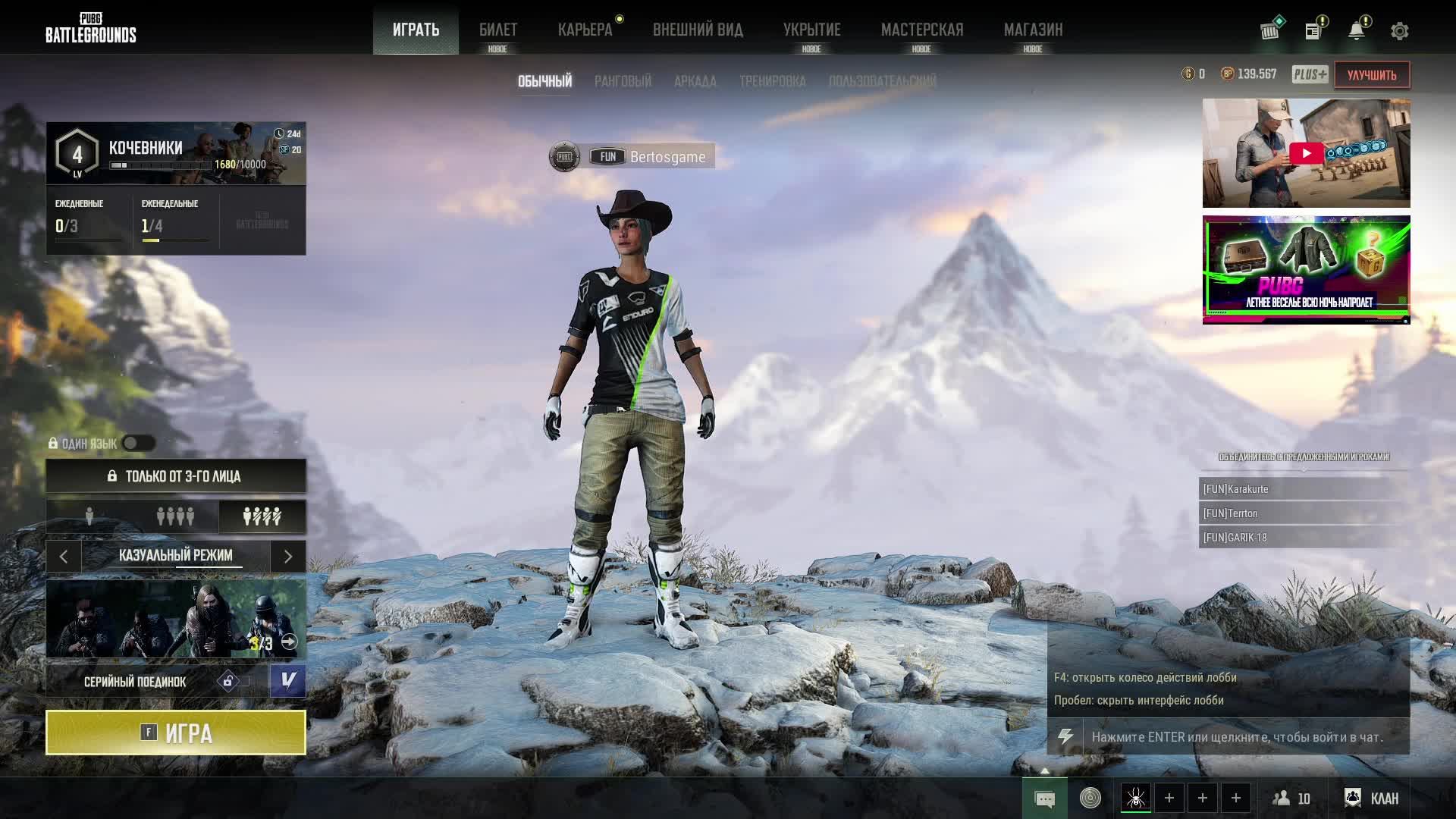Click the chat input field
Viewport: 1456px width, 819px height.
pos(1245,737)
